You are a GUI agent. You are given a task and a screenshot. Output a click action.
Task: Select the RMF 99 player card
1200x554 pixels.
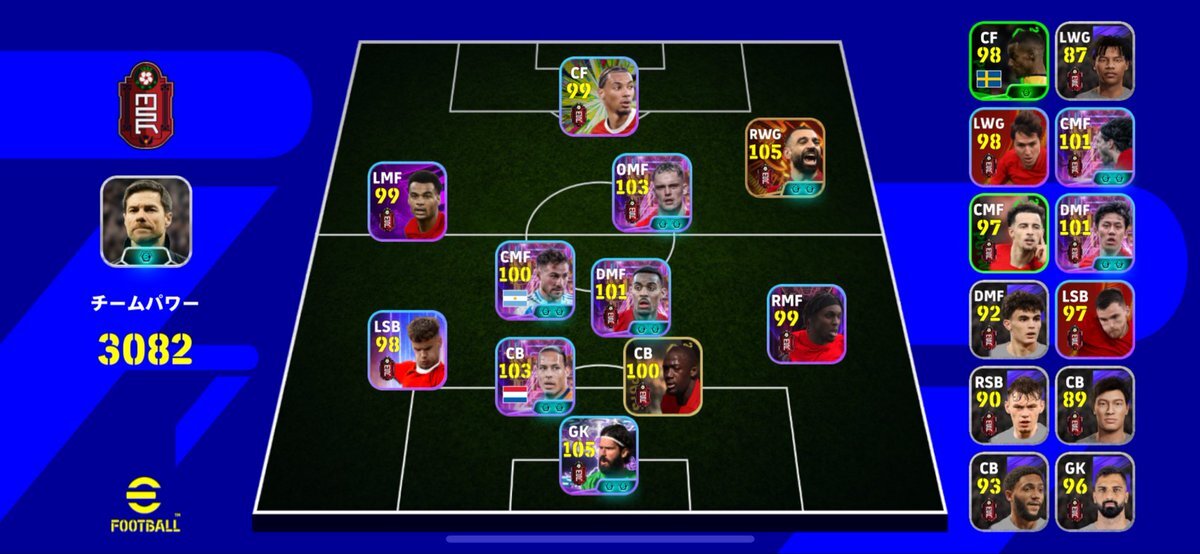pyautogui.click(x=807, y=324)
